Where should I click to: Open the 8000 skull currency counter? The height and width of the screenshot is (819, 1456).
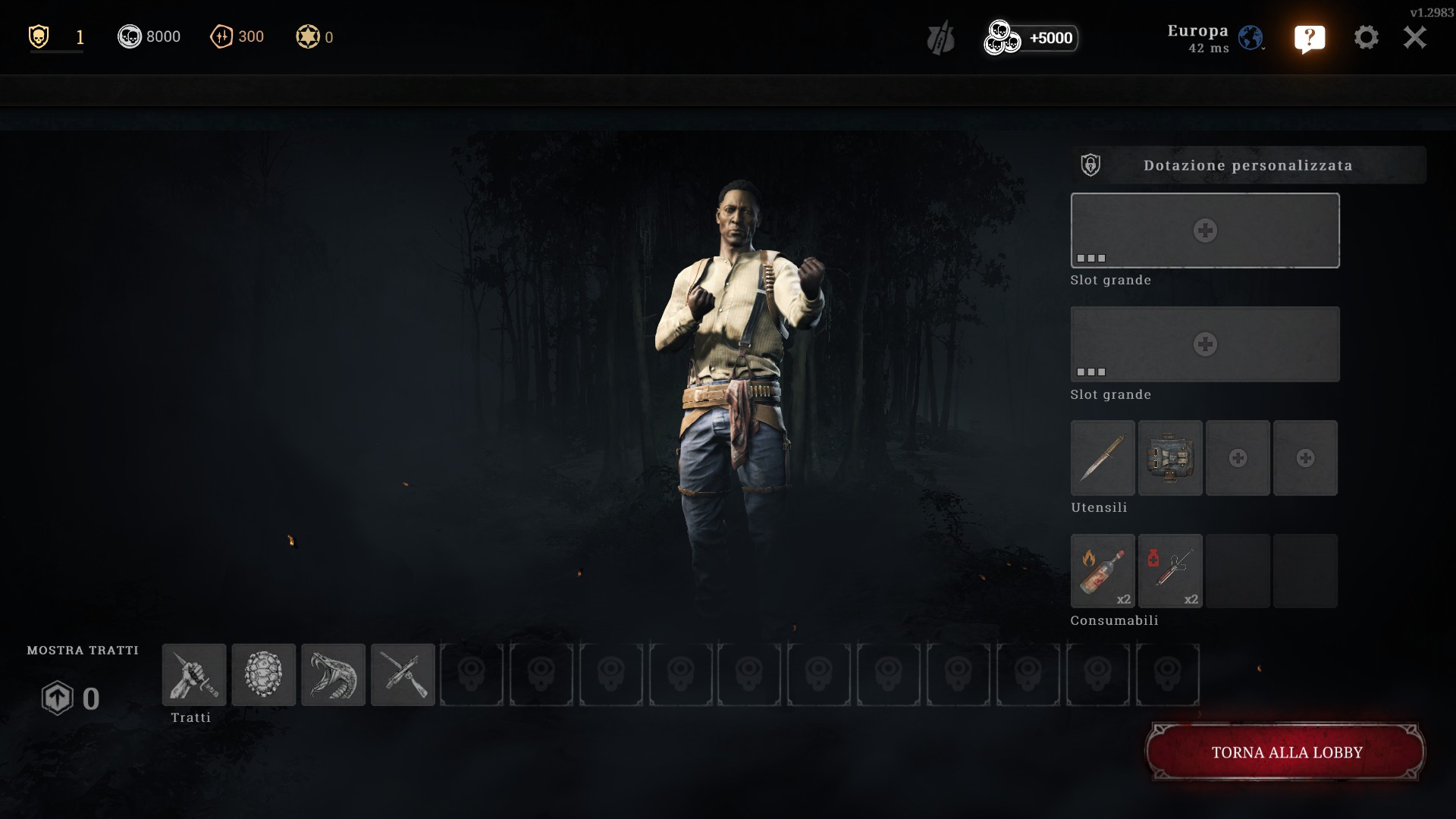tap(149, 36)
